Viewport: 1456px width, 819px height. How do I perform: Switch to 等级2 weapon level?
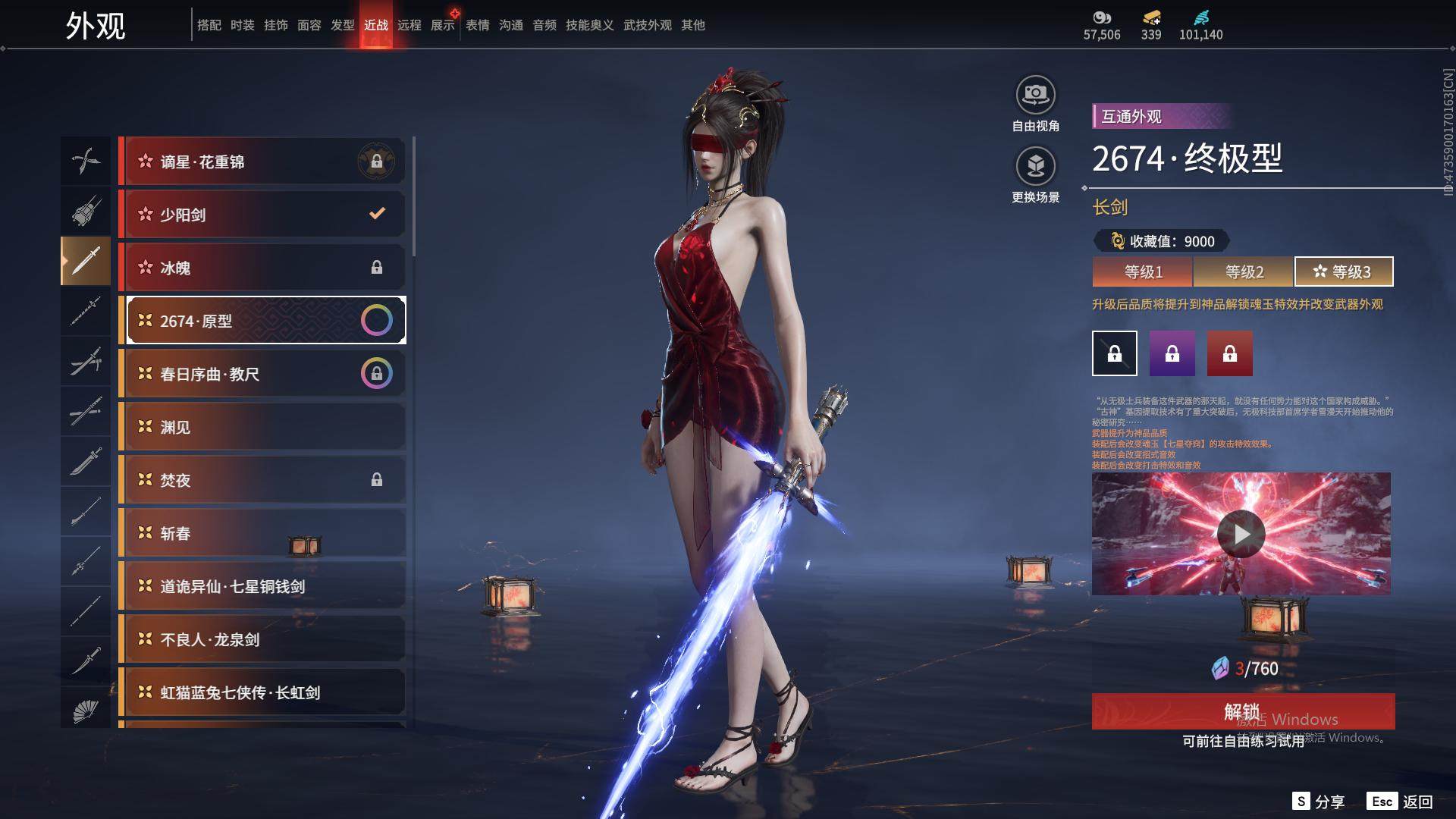(x=1244, y=271)
